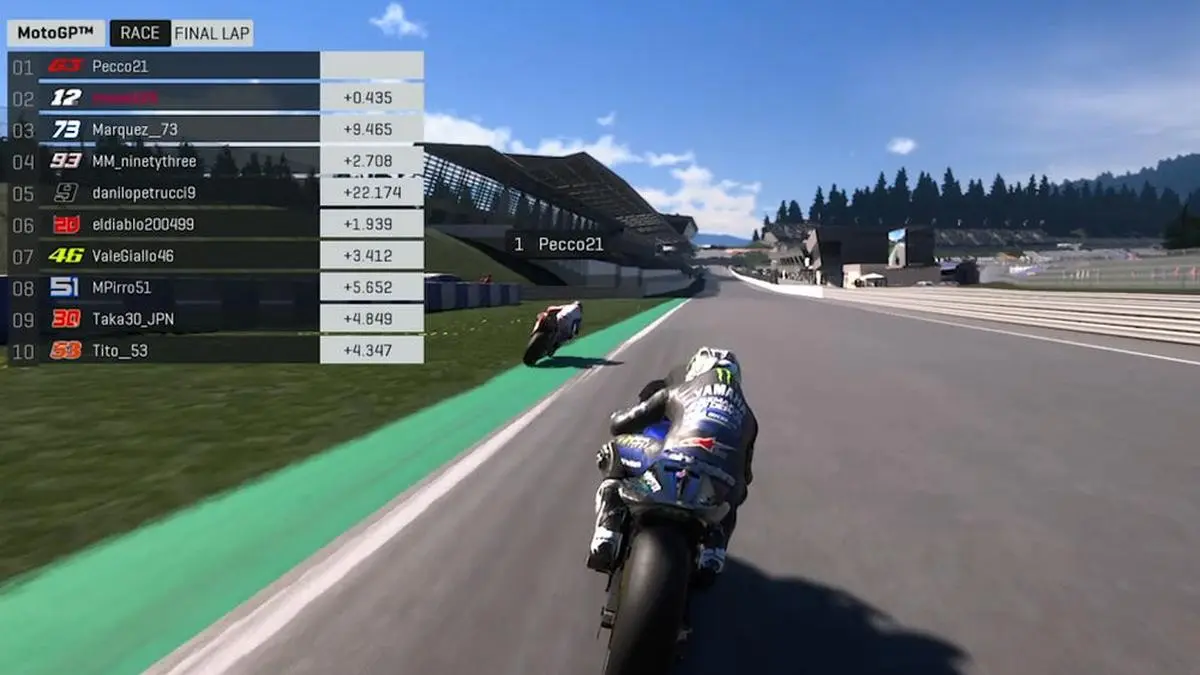
Task: Select the number 12 rider's leaderboard row
Action: pyautogui.click(x=180, y=98)
